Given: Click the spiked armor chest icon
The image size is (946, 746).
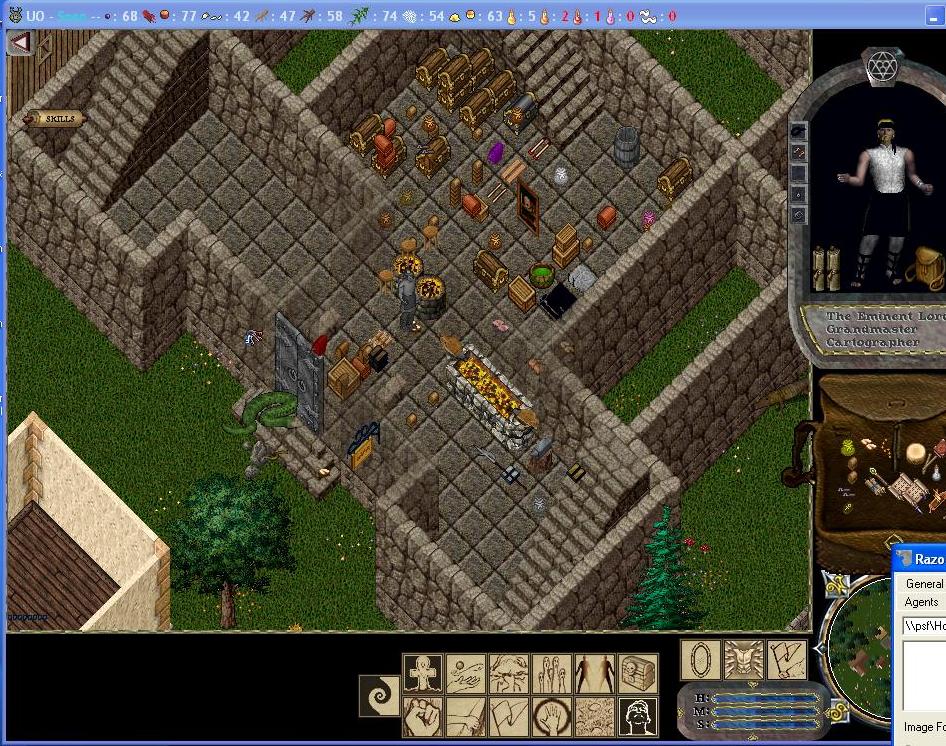Looking at the screenshot, I should [743, 660].
